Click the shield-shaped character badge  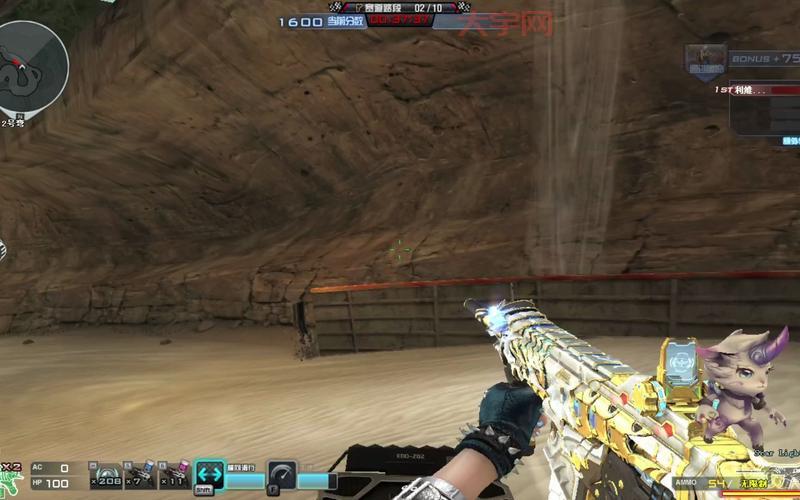pos(705,61)
